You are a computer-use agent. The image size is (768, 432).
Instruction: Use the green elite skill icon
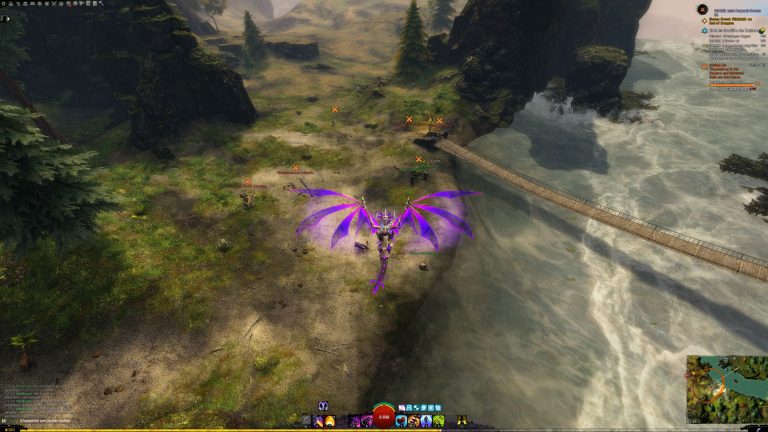[x=438, y=421]
